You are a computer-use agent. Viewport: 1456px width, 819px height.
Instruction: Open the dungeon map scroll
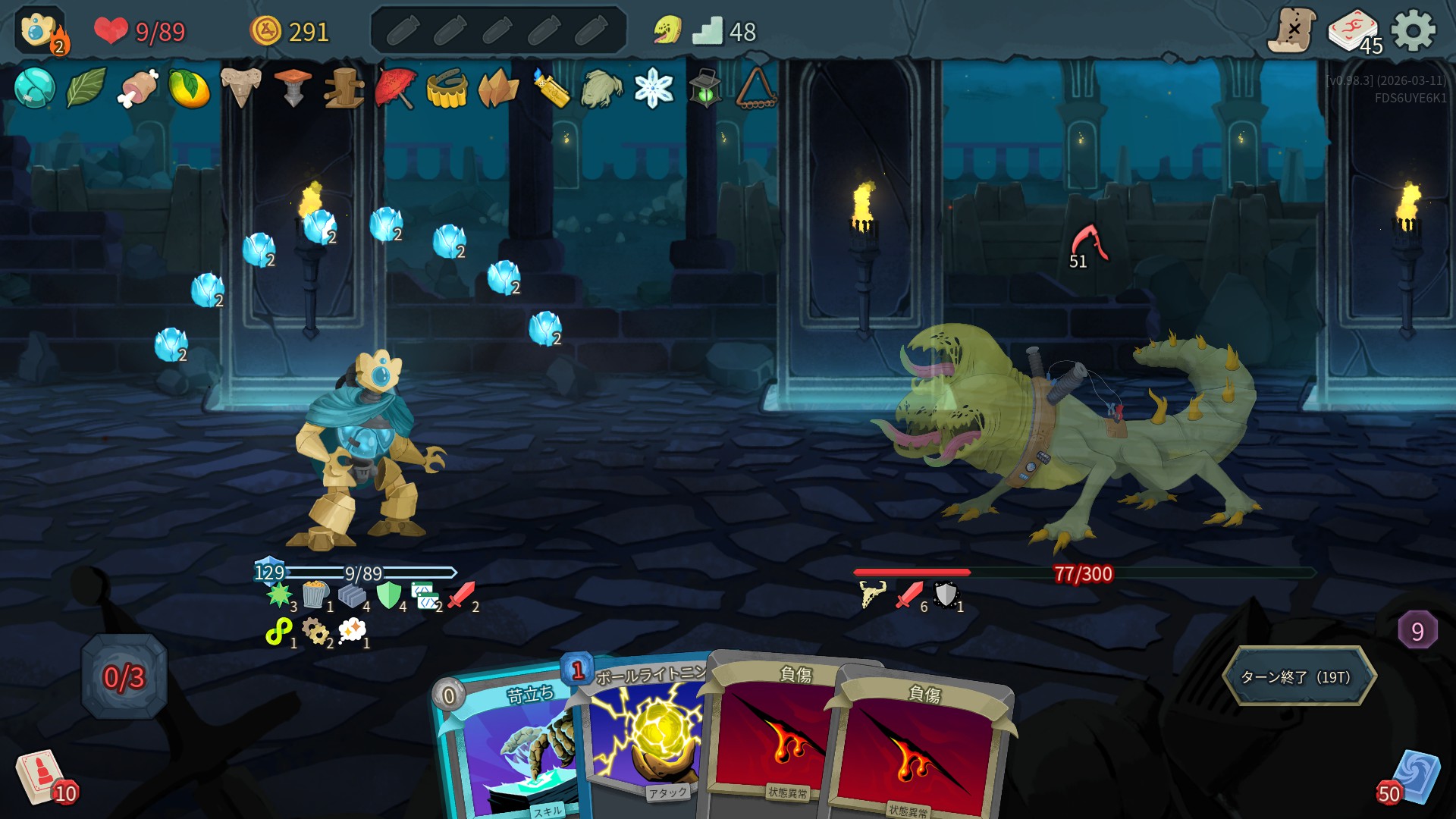tap(1291, 31)
